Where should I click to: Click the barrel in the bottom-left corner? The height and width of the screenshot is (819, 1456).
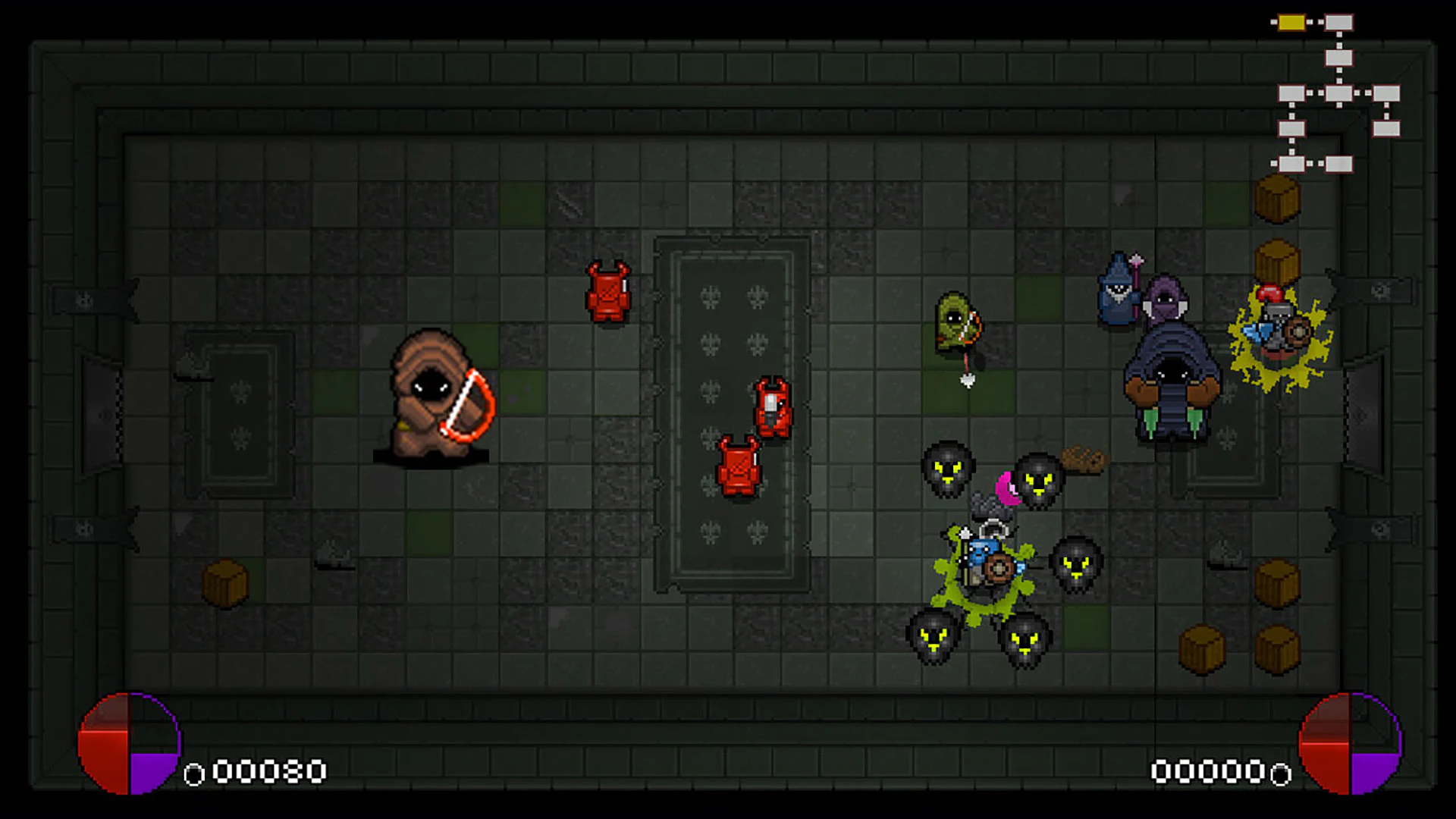pos(226,584)
